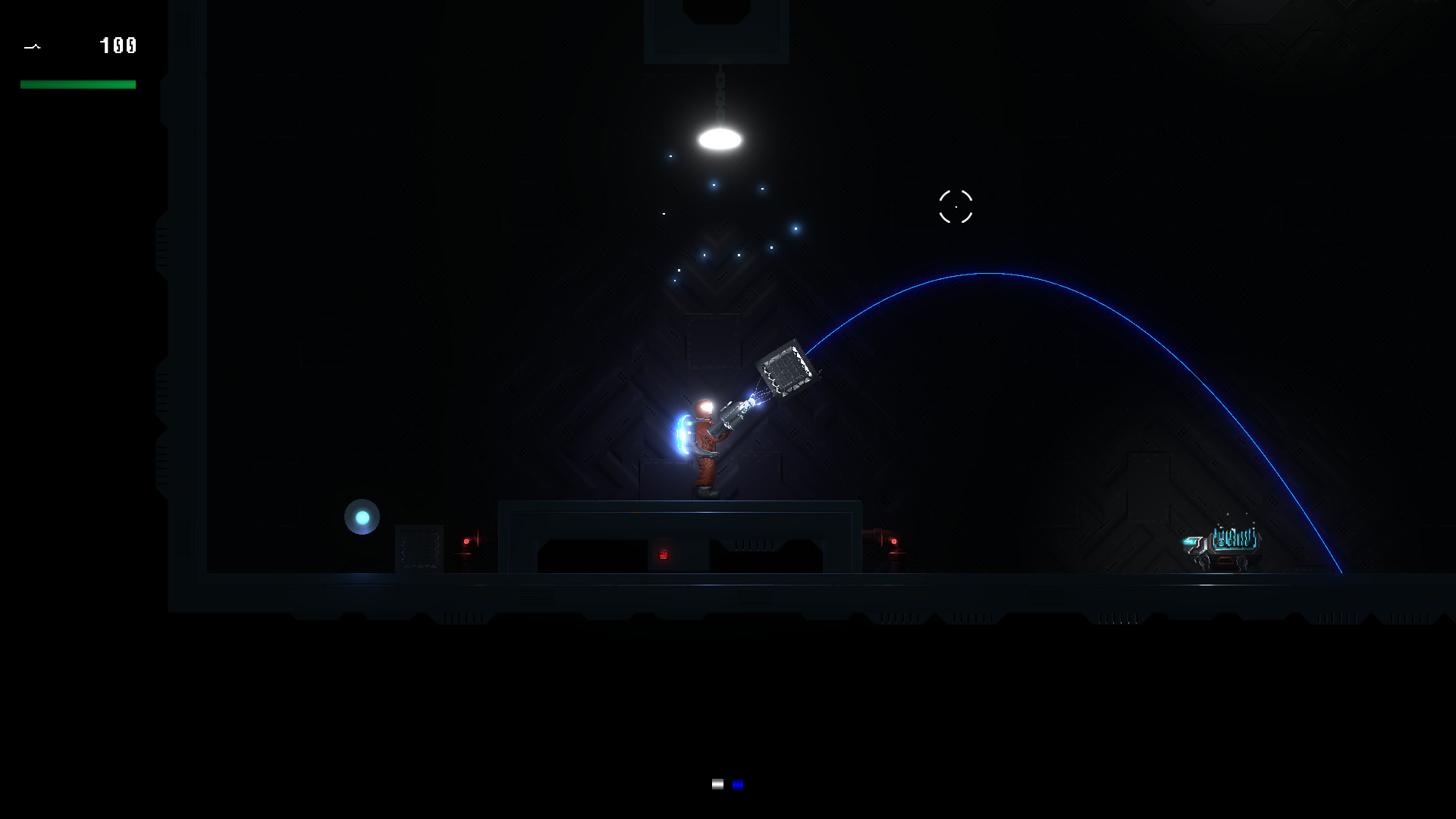Click the red glowing panel inside the platform
The width and height of the screenshot is (1456, 819).
664,554
